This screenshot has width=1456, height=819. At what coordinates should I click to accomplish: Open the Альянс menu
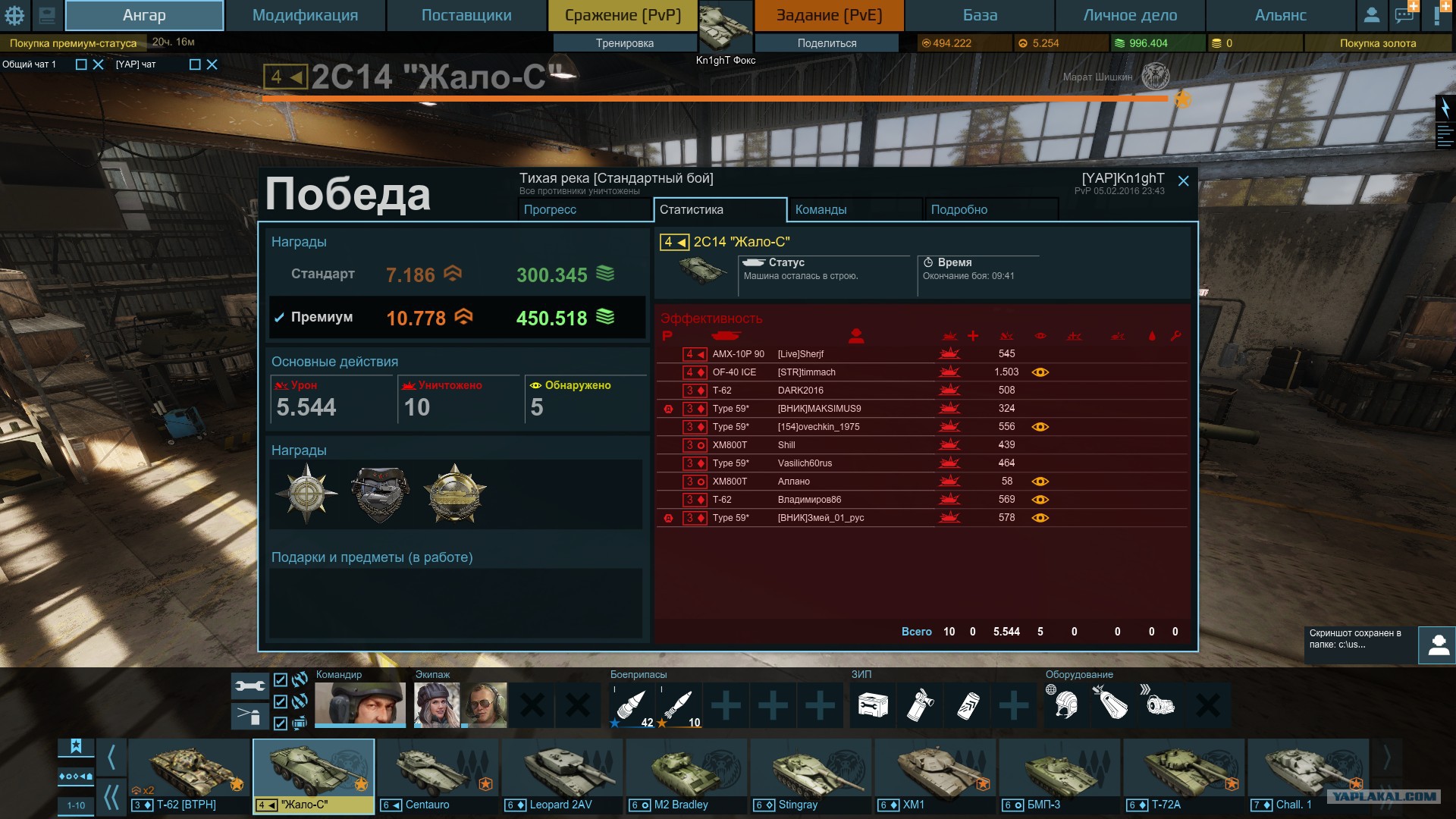pos(1280,15)
